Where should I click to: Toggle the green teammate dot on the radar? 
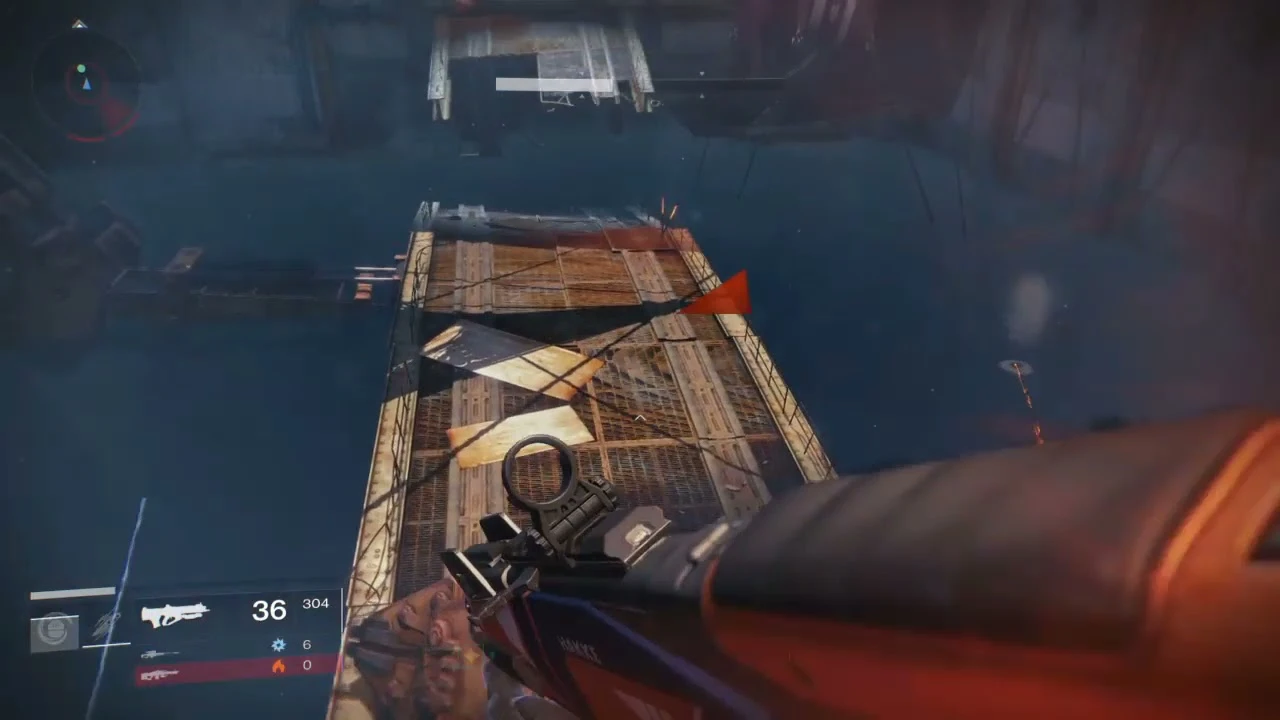pos(81,68)
